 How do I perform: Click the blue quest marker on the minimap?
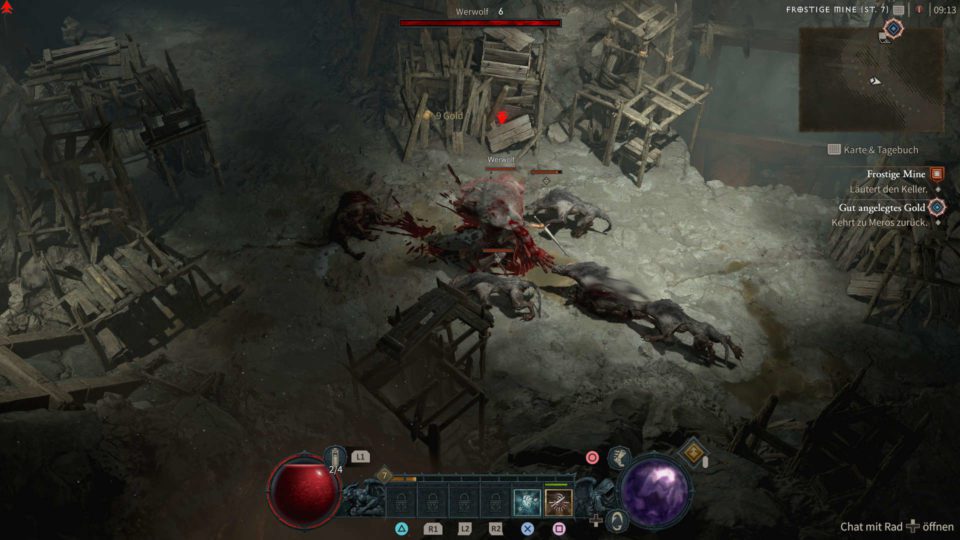point(893,29)
